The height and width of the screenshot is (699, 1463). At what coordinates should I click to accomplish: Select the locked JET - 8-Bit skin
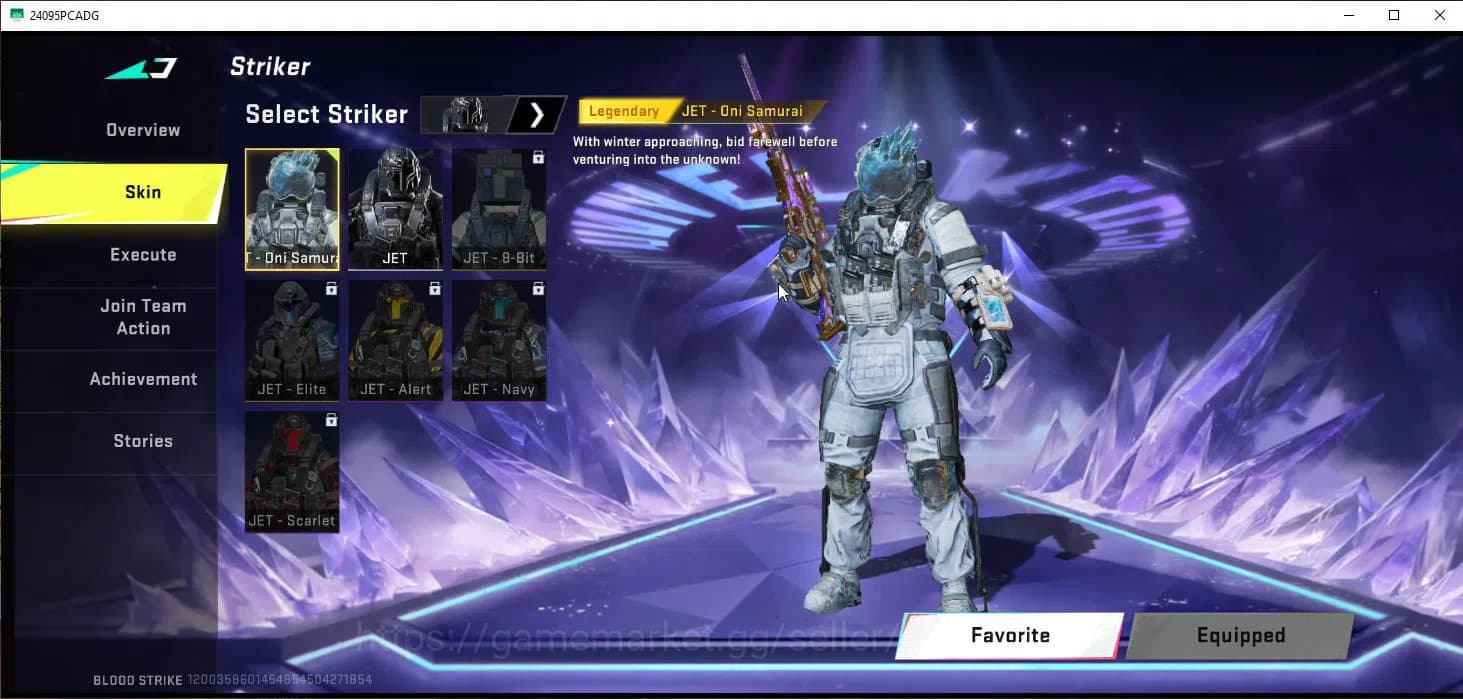(x=498, y=209)
